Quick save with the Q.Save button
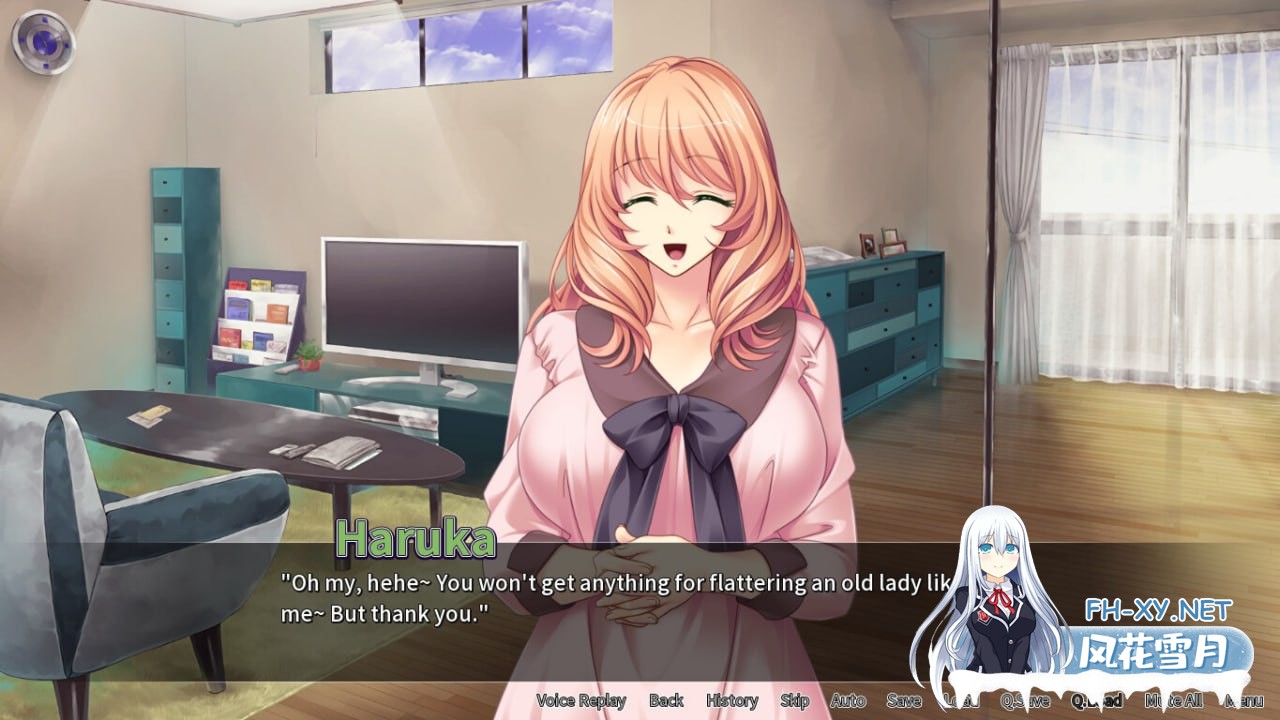 pos(1025,701)
